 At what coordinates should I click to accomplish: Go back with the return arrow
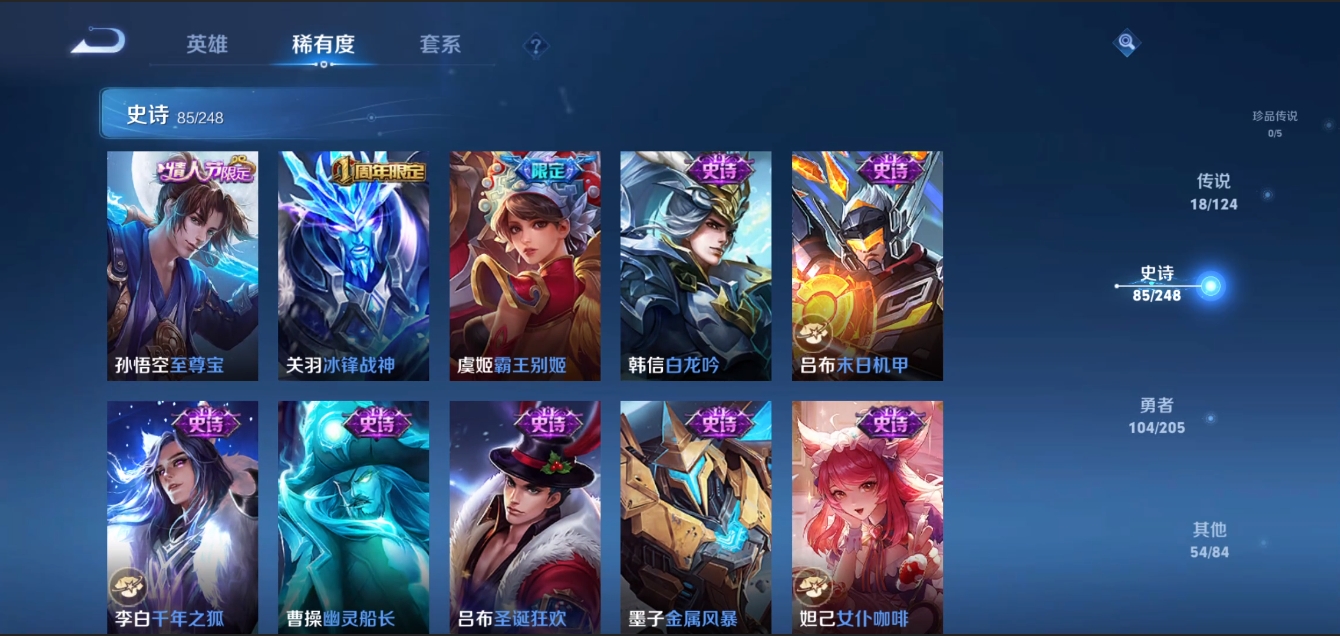point(98,42)
